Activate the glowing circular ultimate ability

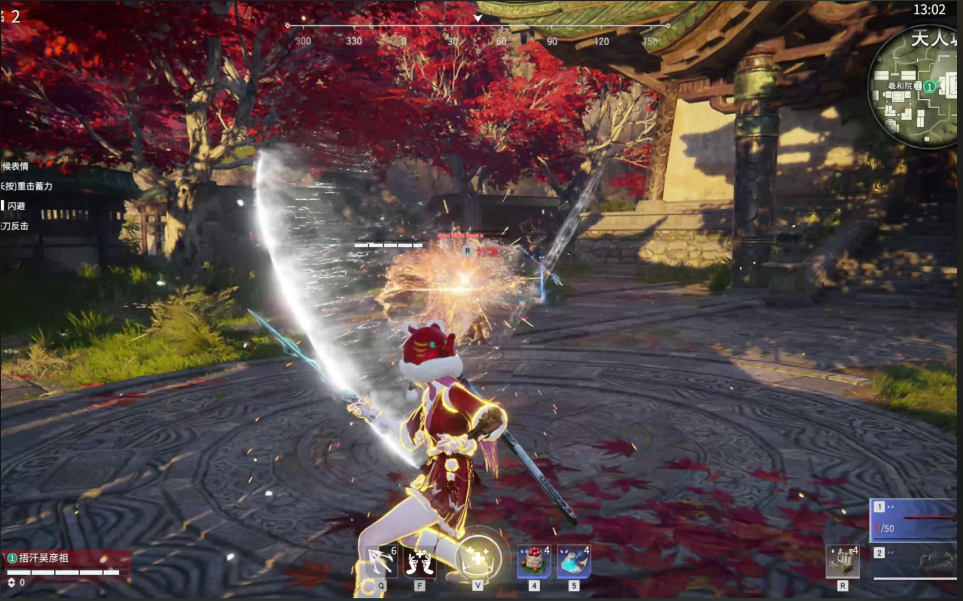tap(478, 555)
